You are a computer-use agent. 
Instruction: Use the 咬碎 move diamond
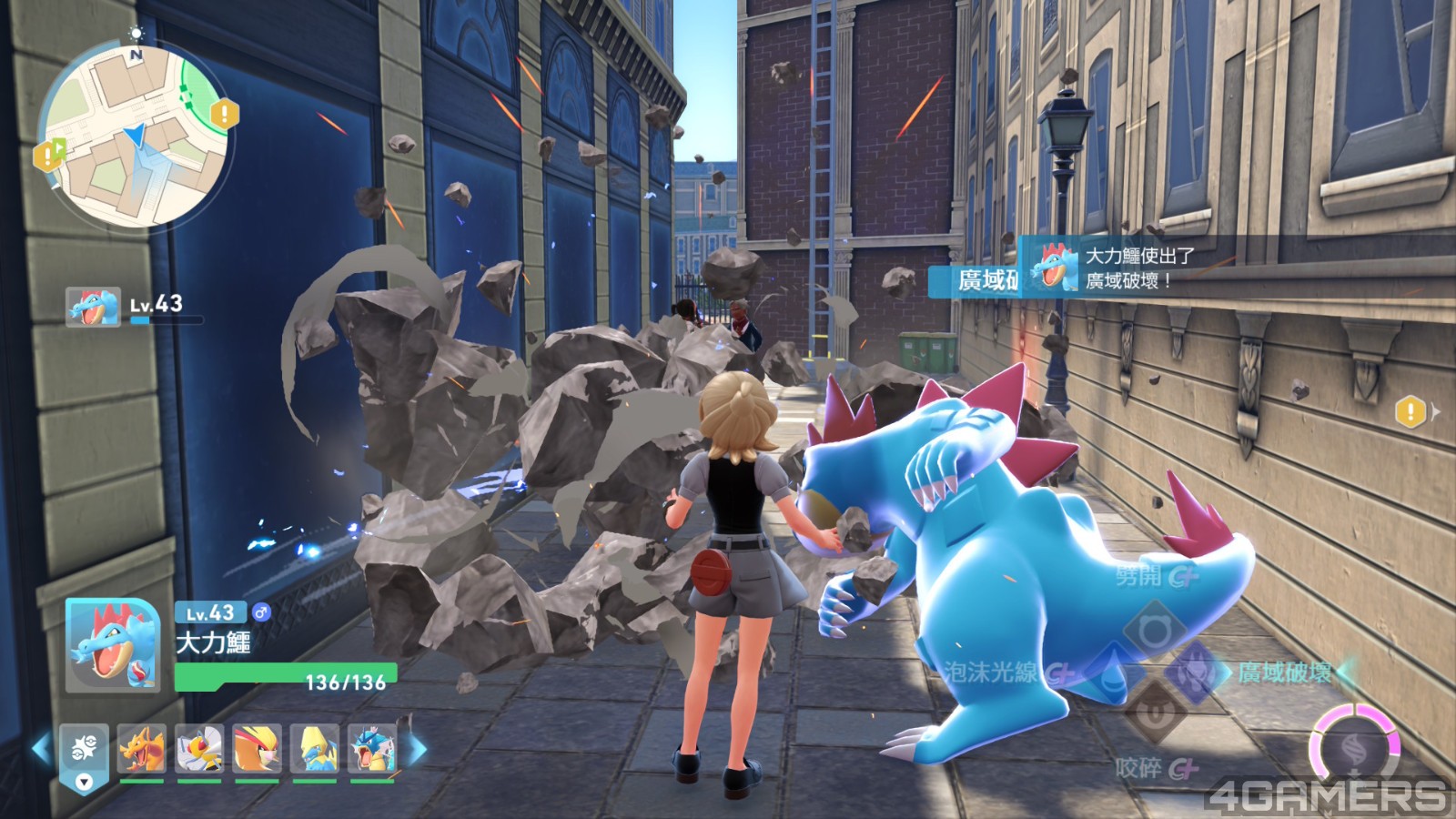1154,713
